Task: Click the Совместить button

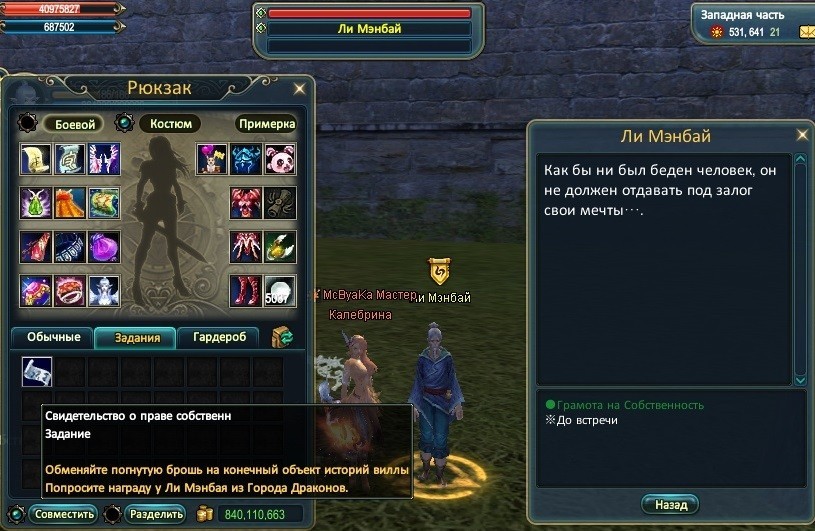Action: [x=62, y=514]
